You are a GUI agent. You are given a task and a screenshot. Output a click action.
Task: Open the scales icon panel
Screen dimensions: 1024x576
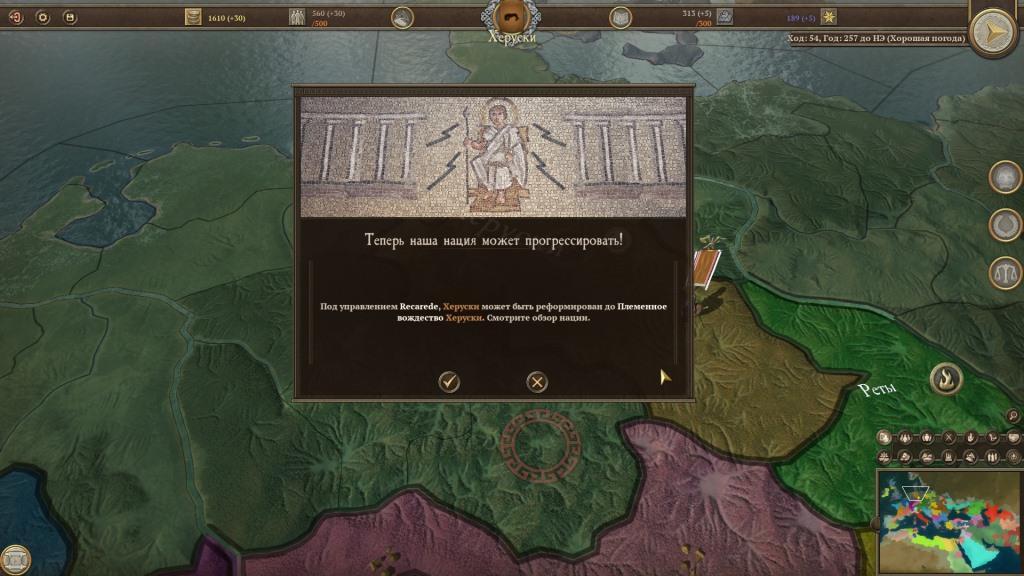pyautogui.click(x=1005, y=272)
